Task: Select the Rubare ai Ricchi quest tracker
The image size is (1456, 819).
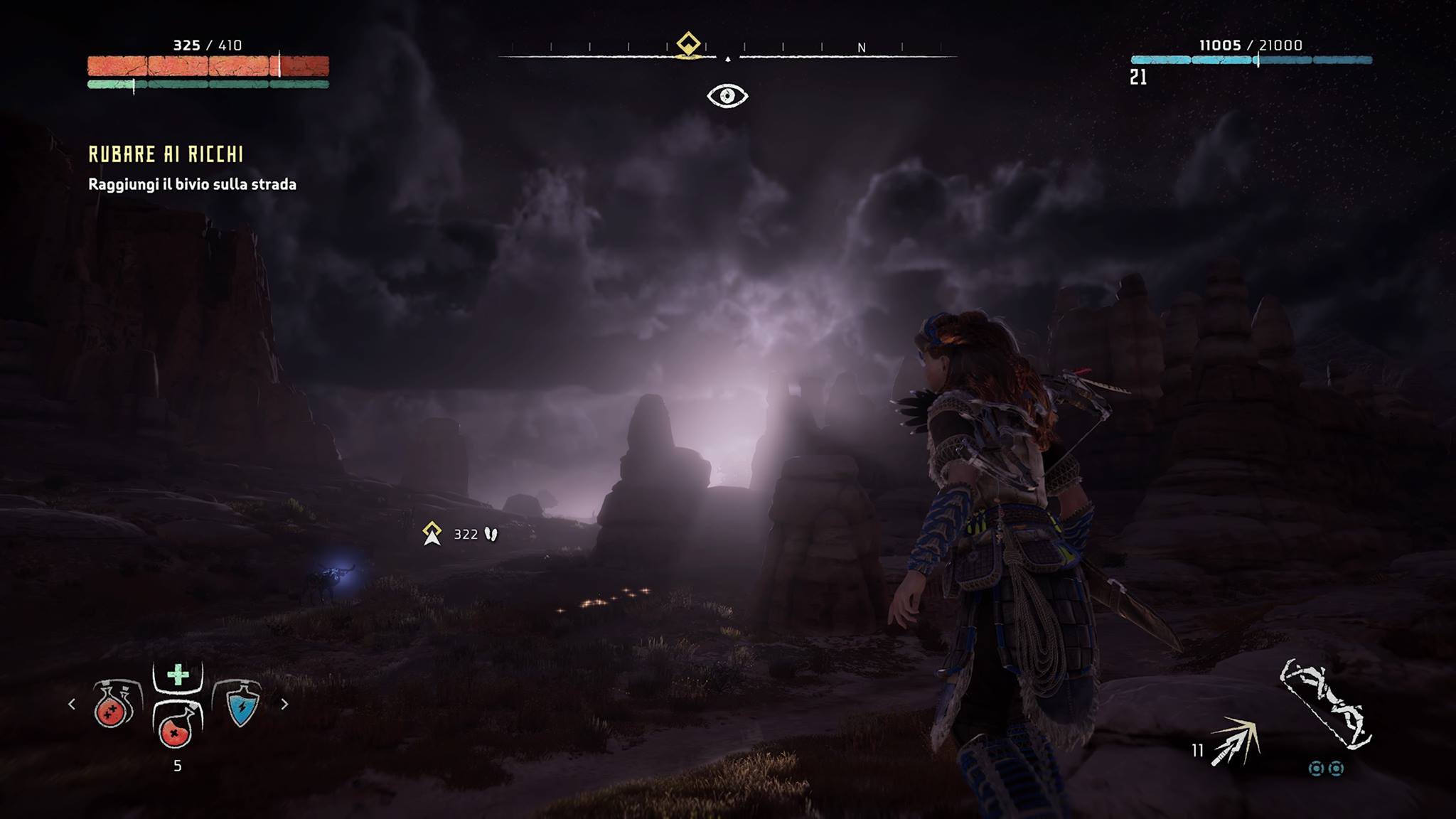Action: pyautogui.click(x=166, y=154)
